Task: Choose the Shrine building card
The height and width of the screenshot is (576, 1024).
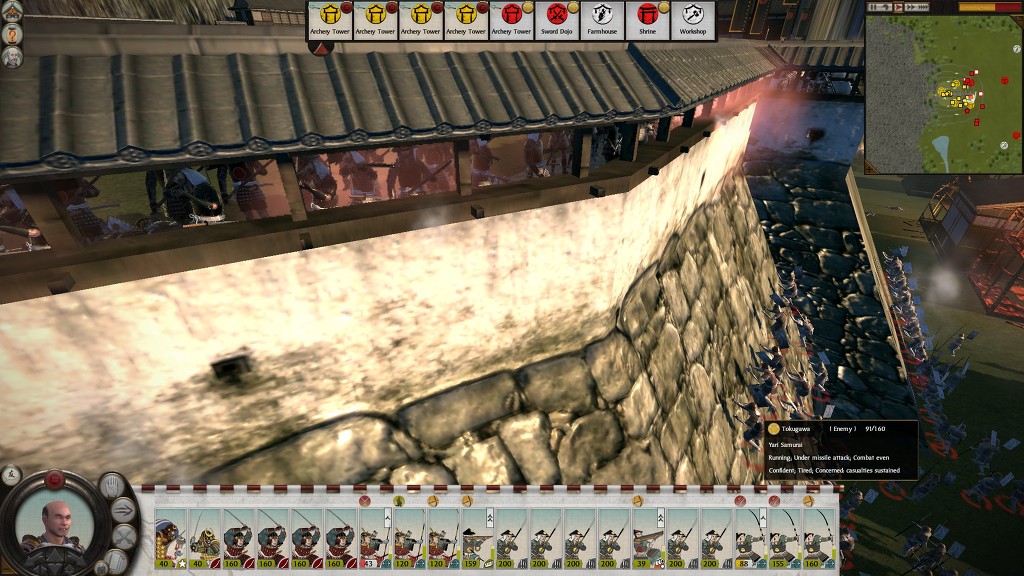Action: [x=647, y=20]
